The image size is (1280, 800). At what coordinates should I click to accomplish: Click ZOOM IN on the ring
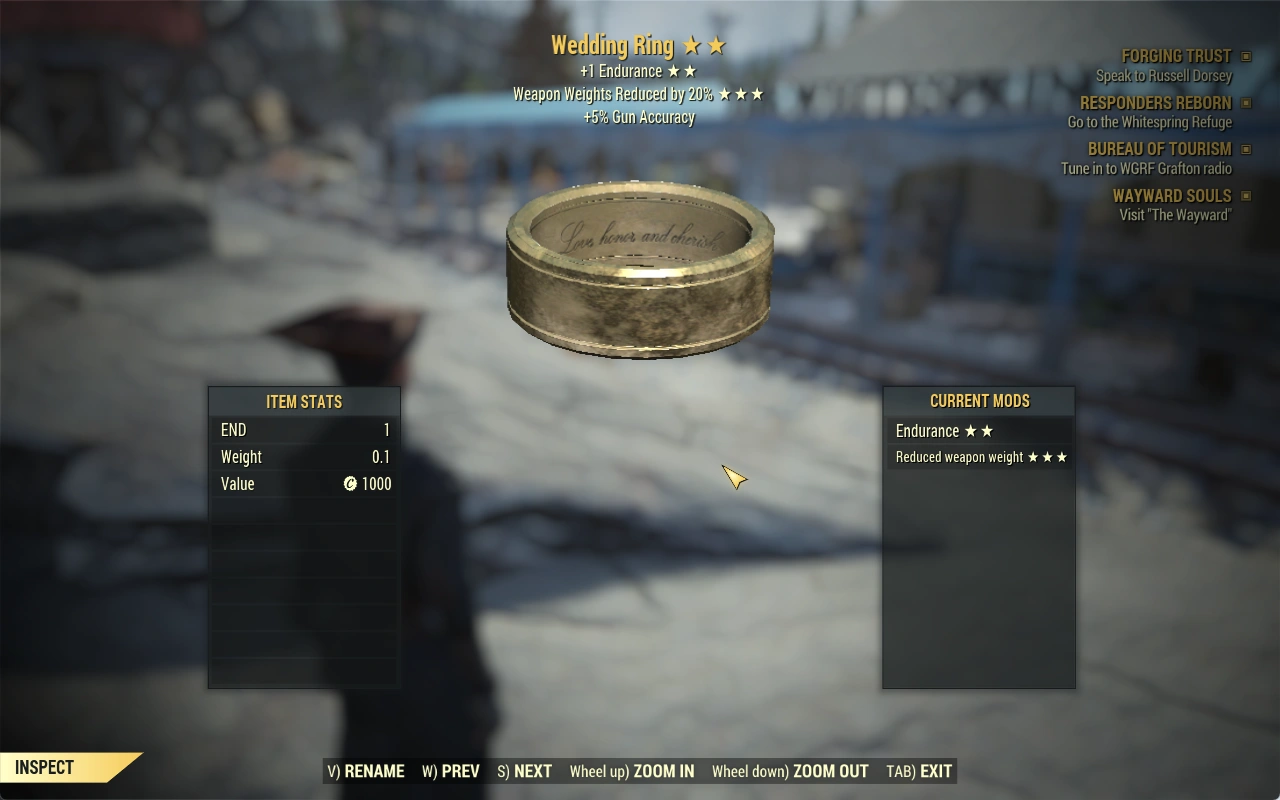click(632, 771)
